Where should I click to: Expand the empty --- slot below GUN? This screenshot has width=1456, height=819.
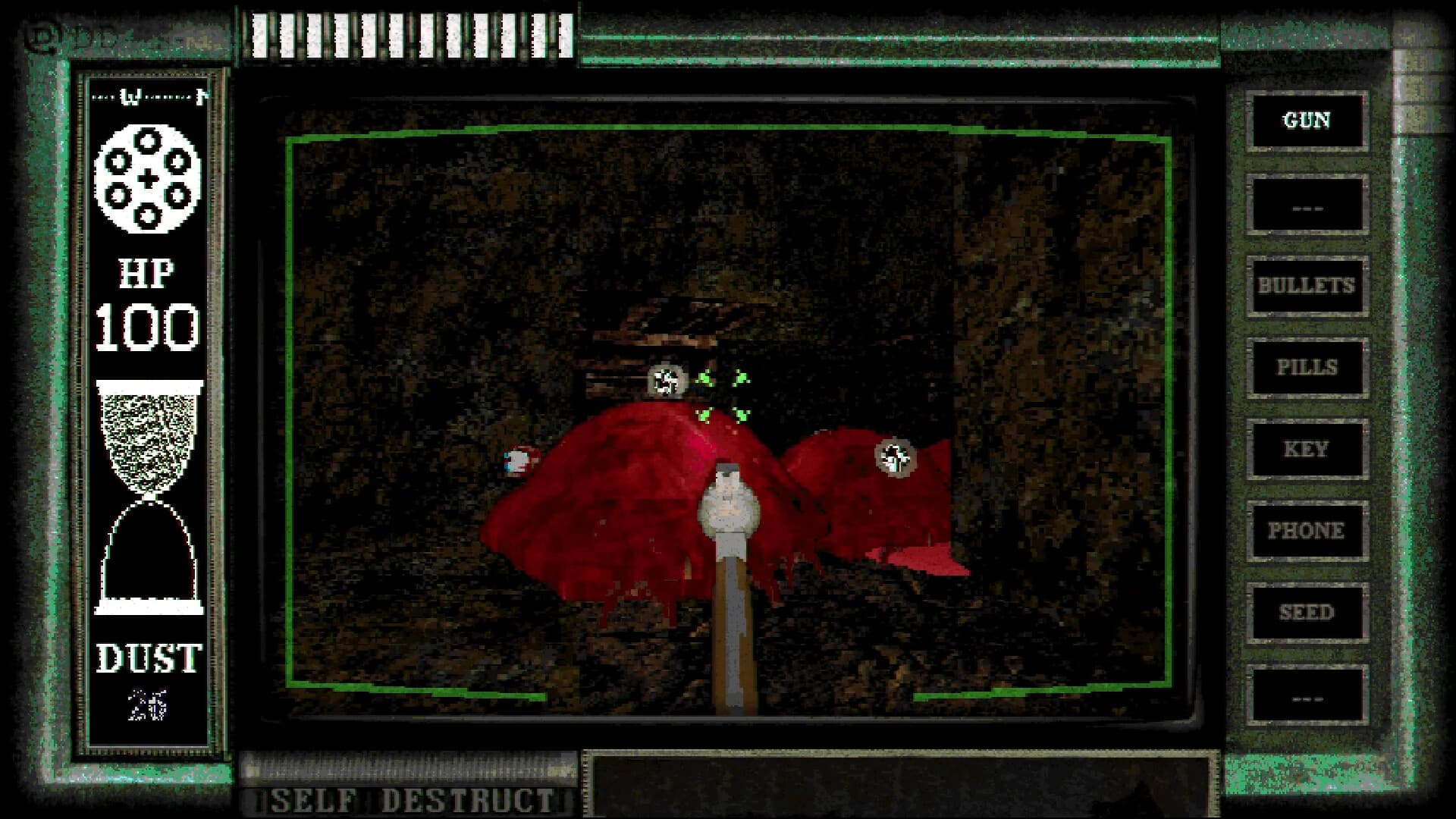click(x=1306, y=203)
